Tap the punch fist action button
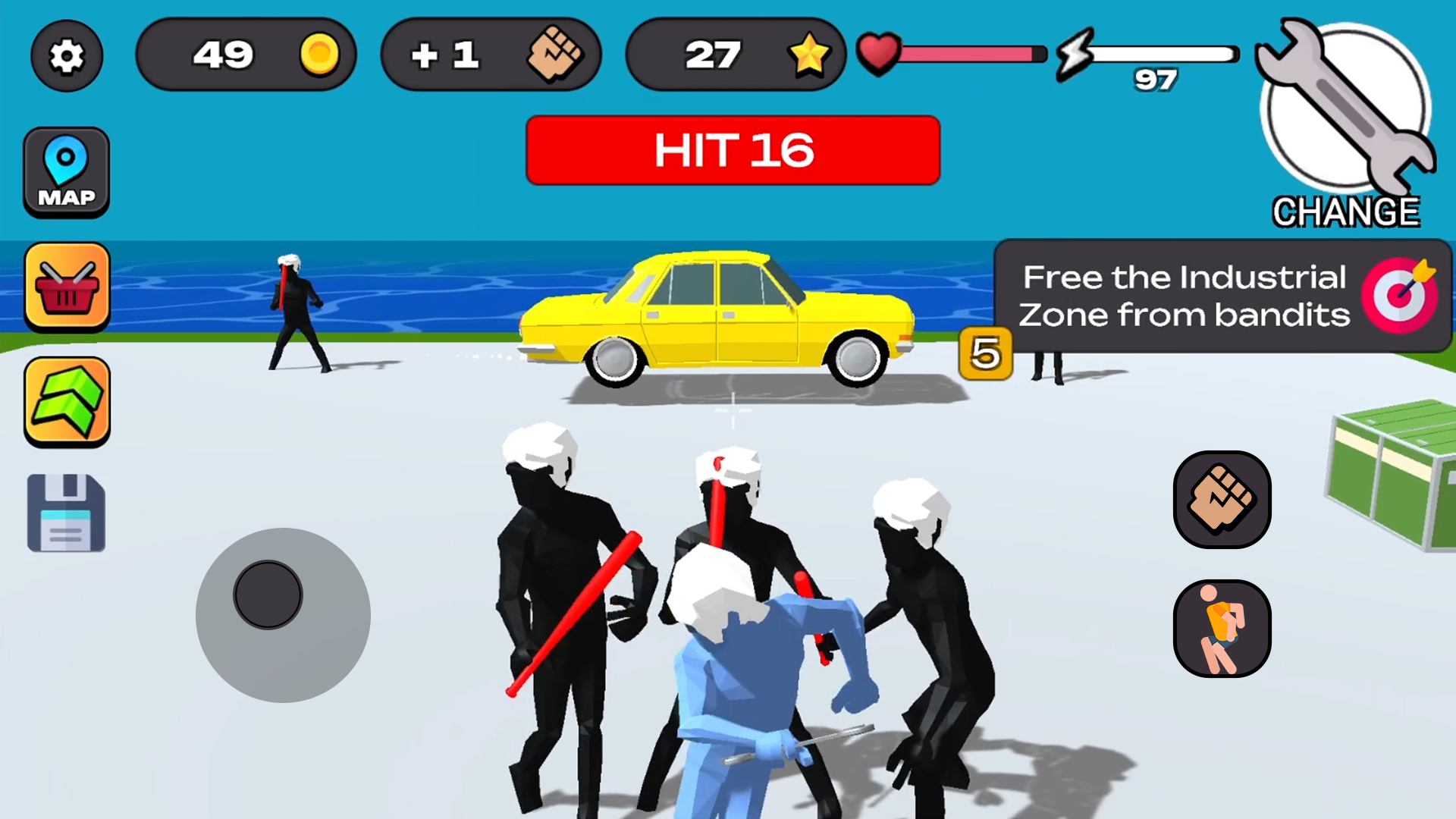Screen dimensions: 1456x819 [1222, 500]
